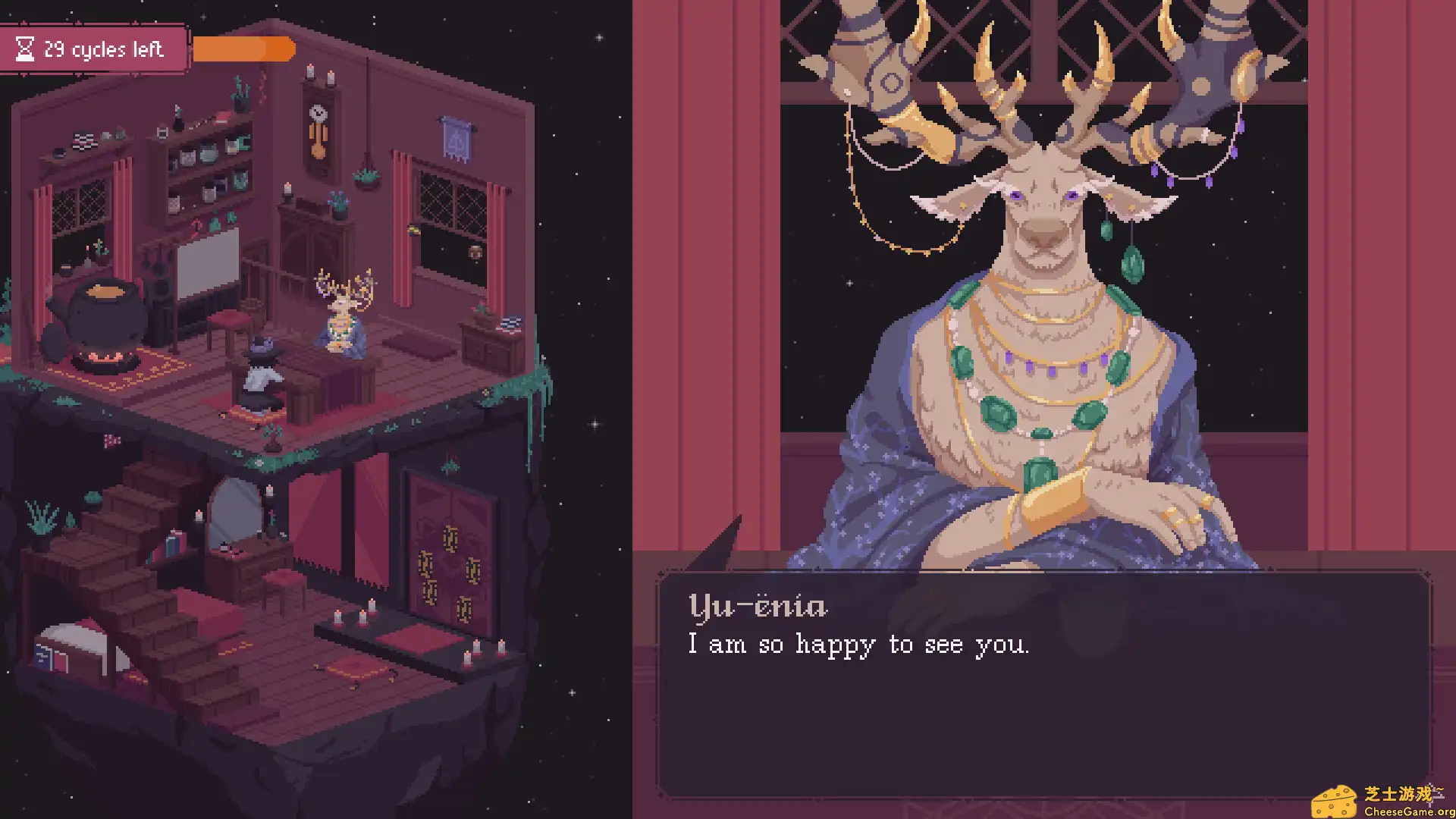Click the hourglass icon on the cycles counter

point(25,49)
